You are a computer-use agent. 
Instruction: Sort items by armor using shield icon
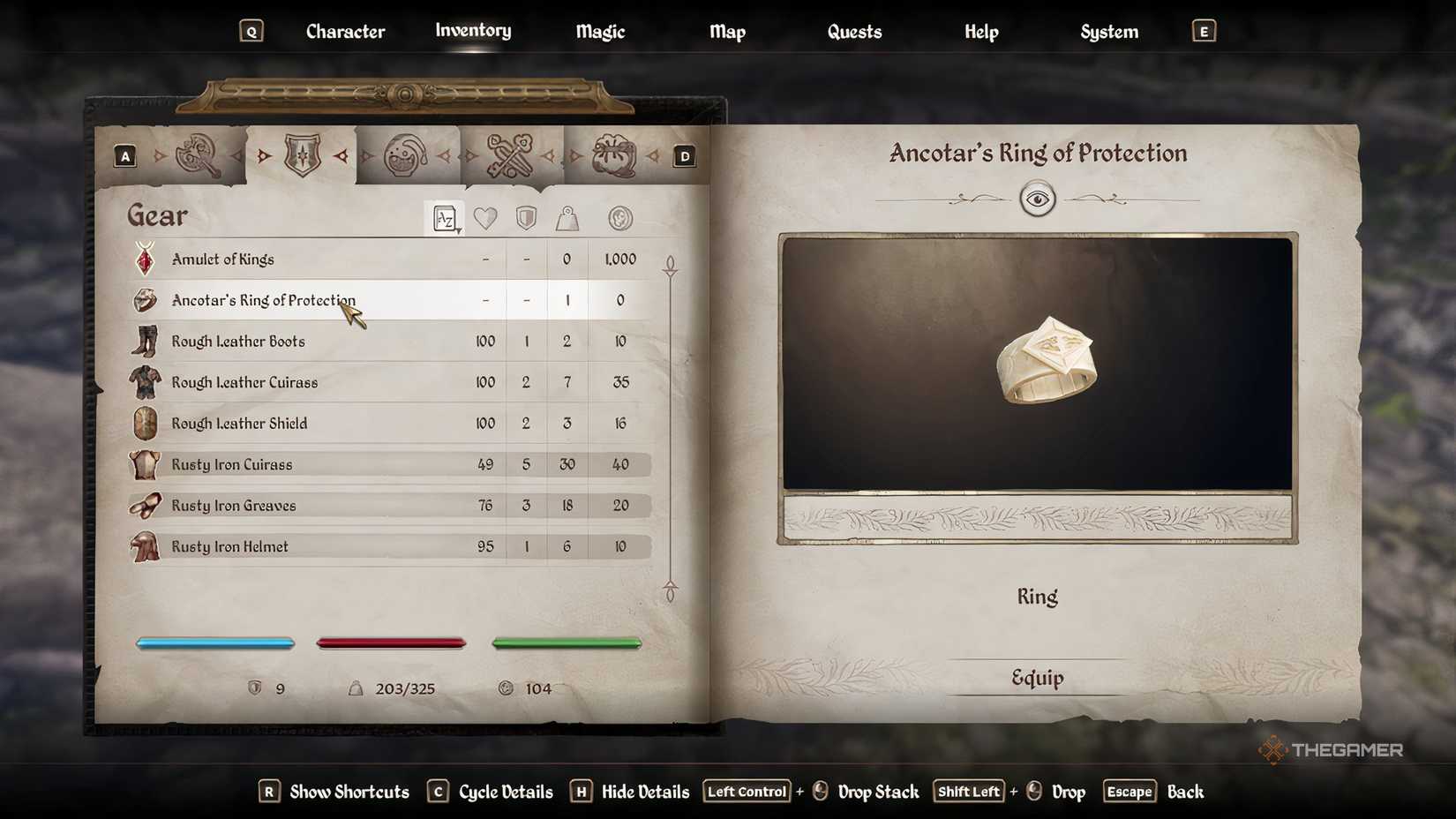pyautogui.click(x=526, y=218)
